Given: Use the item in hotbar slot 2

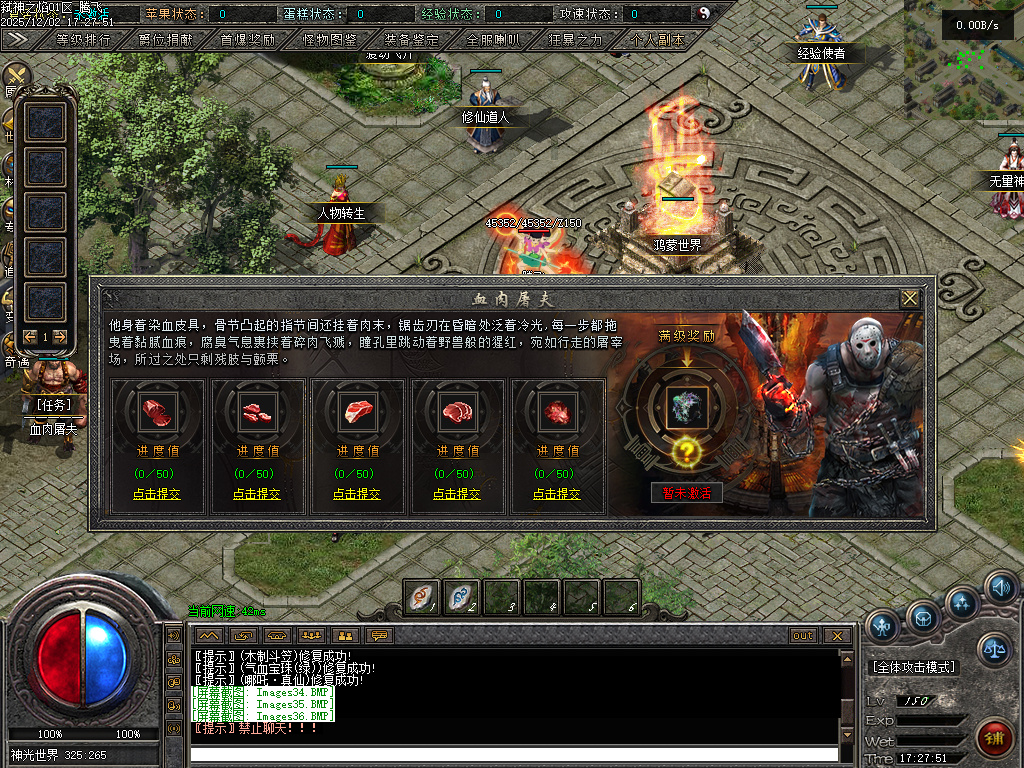Looking at the screenshot, I should point(461,597).
